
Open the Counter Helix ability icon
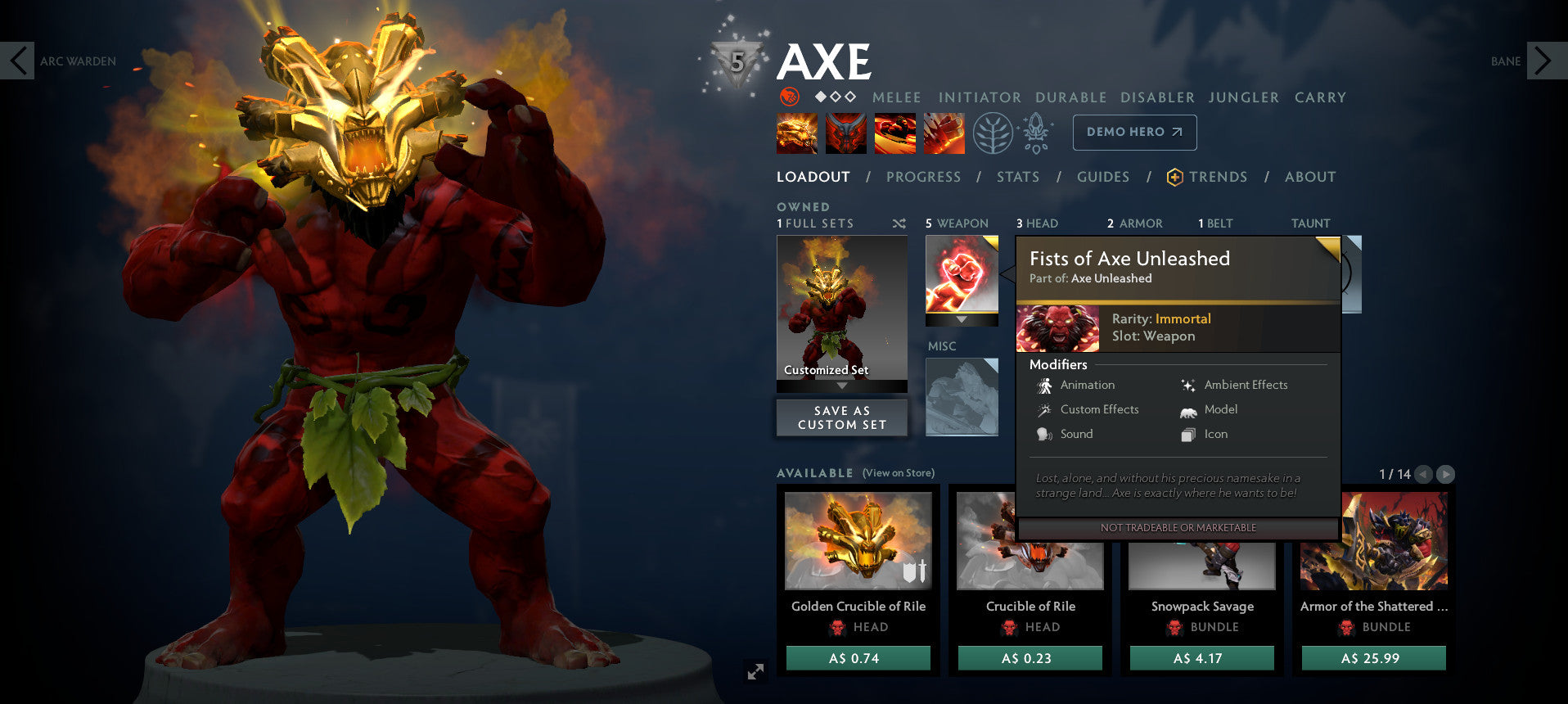point(896,132)
